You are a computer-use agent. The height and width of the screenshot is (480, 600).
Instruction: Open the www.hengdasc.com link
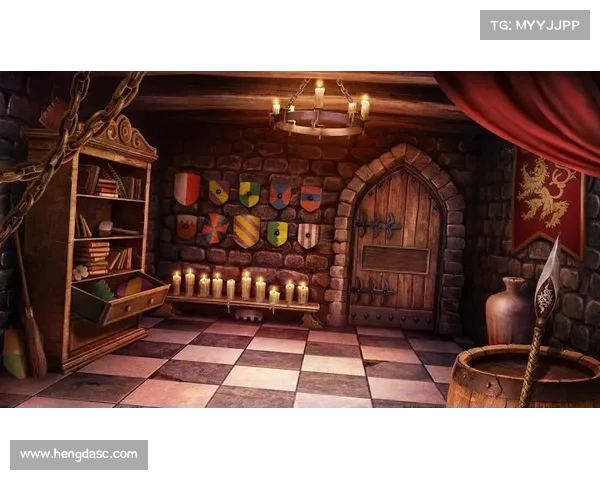click(79, 455)
